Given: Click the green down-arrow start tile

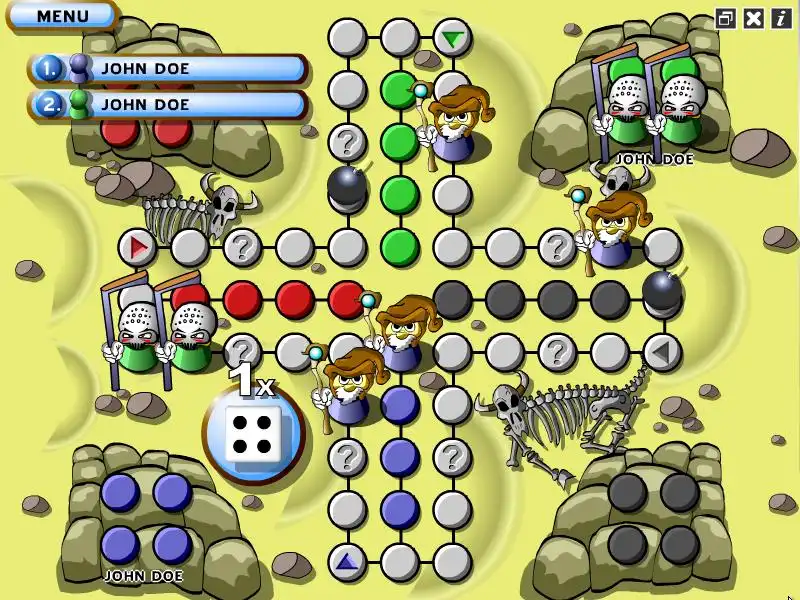Looking at the screenshot, I should (x=453, y=39).
